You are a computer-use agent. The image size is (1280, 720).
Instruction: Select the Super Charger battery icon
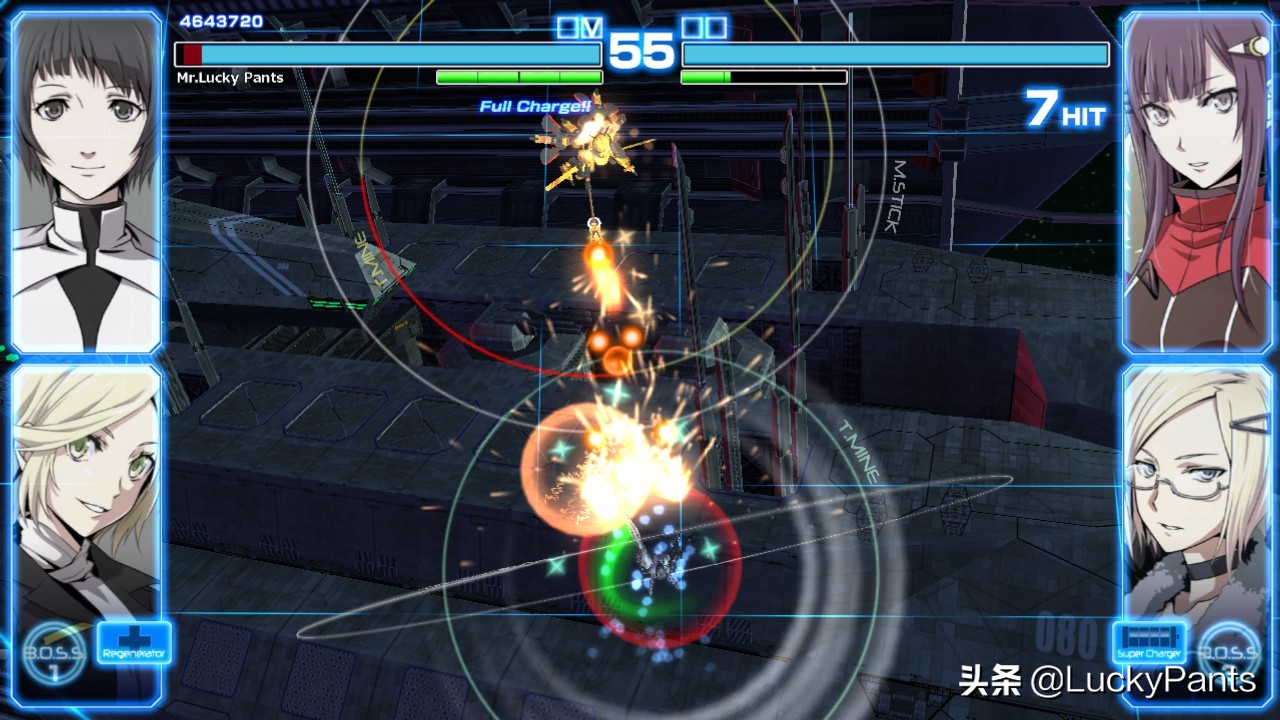pyautogui.click(x=1149, y=643)
